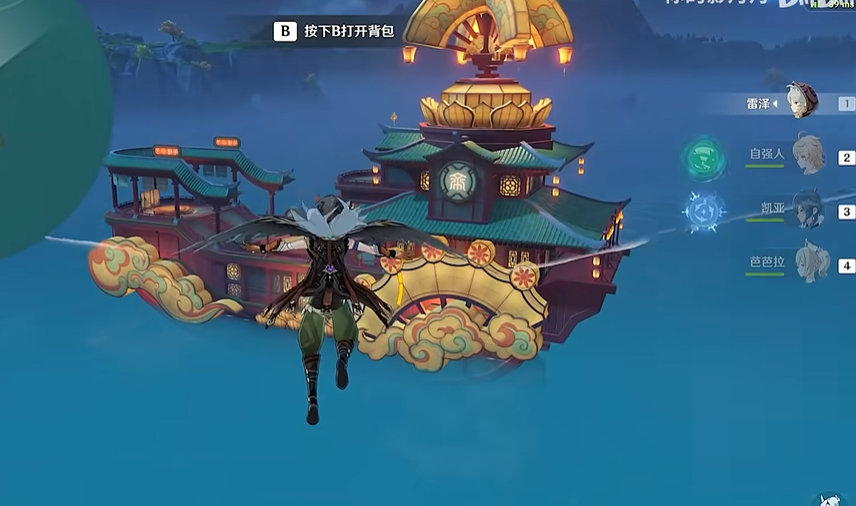
Task: Switch to character 凯亚
Action: (806, 210)
